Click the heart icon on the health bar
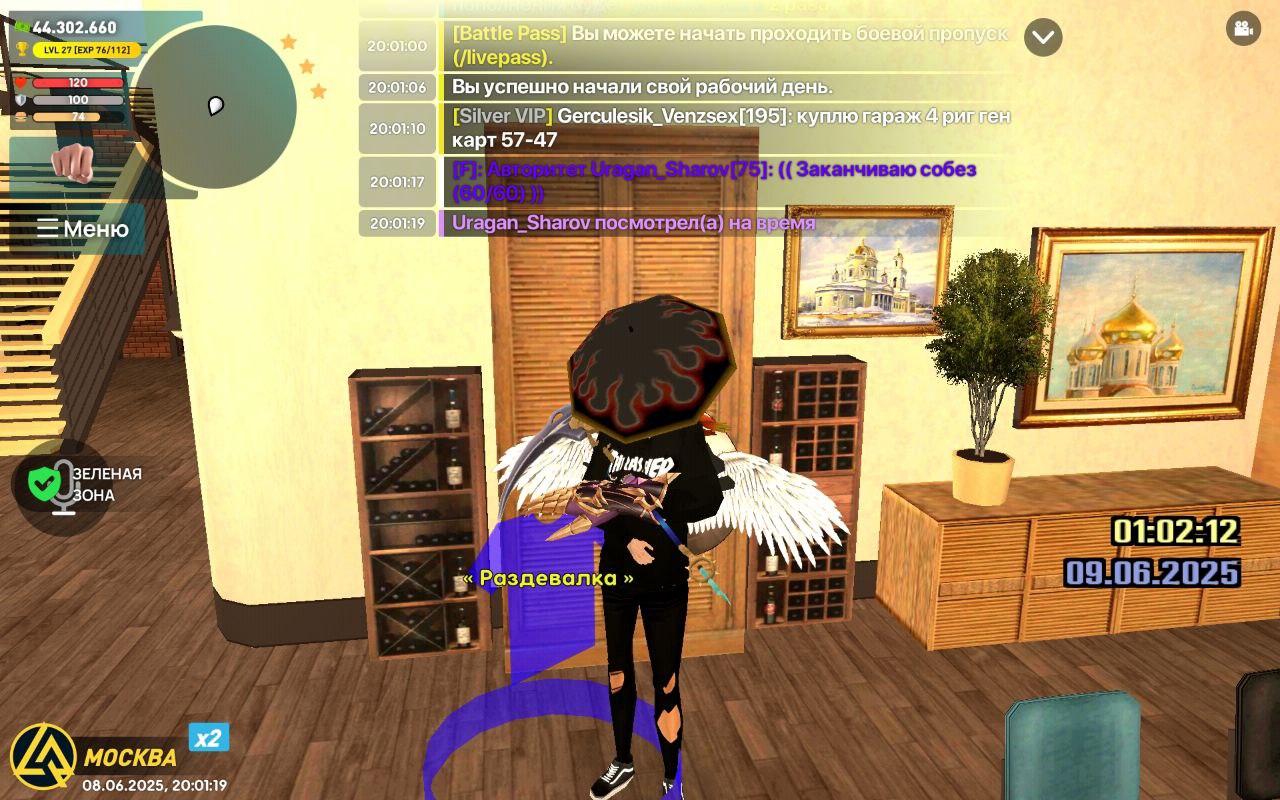The width and height of the screenshot is (1280, 800). (20, 83)
